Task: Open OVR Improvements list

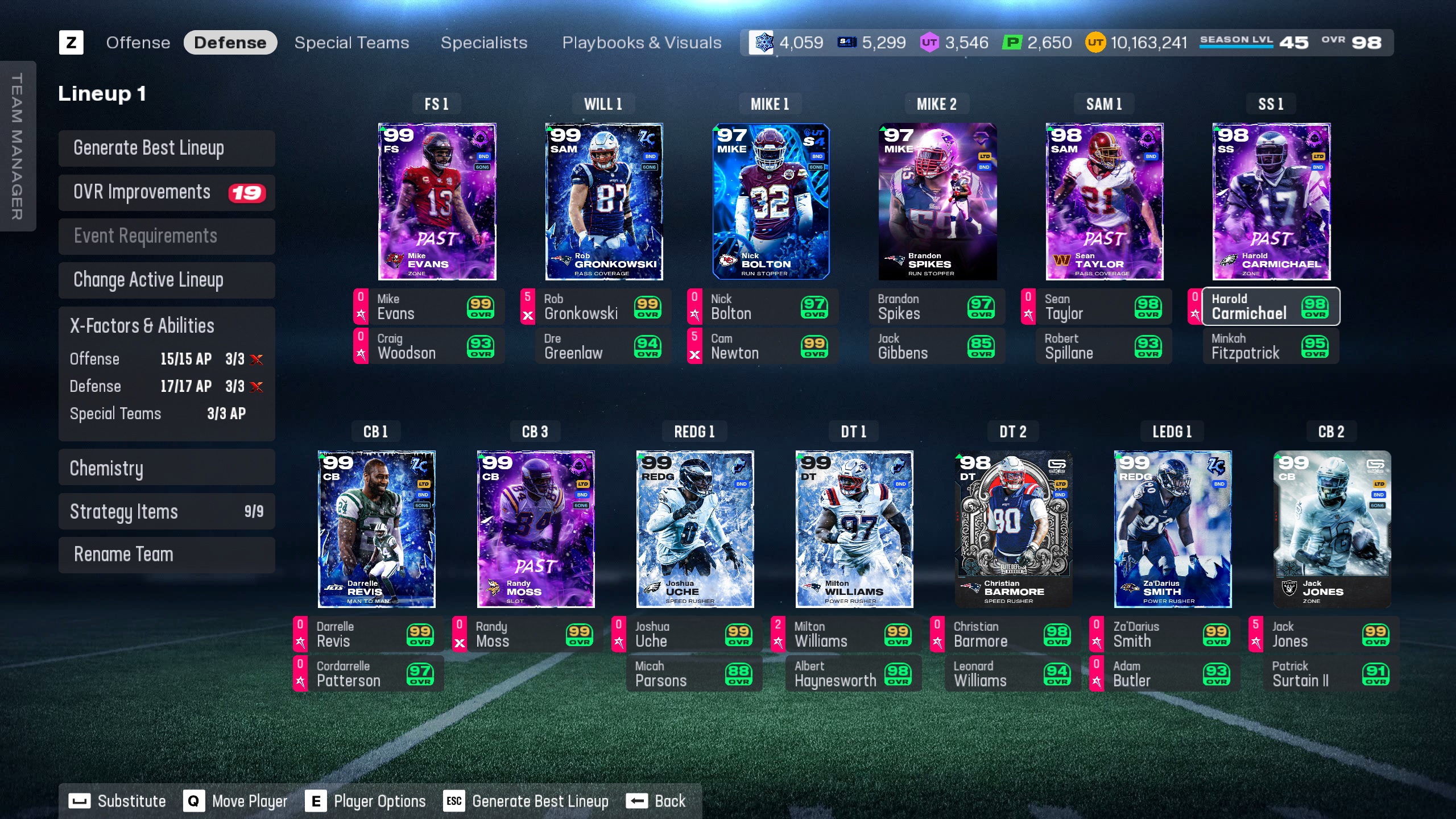Action: 167,192
